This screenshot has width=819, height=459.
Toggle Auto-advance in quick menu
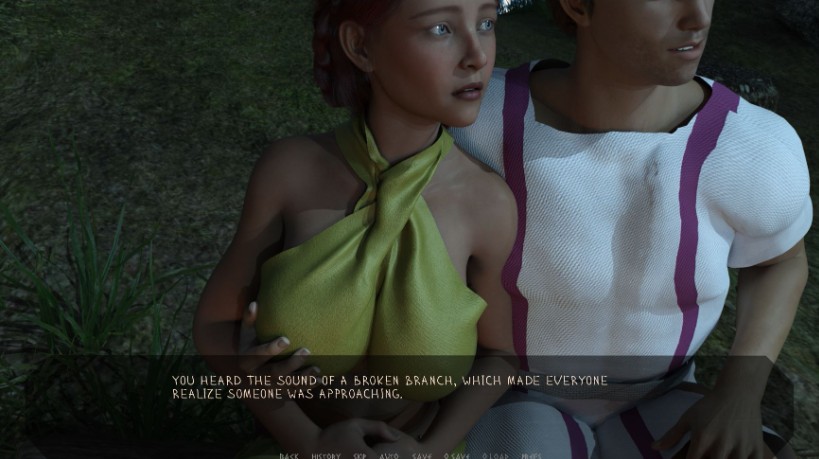[389, 455]
